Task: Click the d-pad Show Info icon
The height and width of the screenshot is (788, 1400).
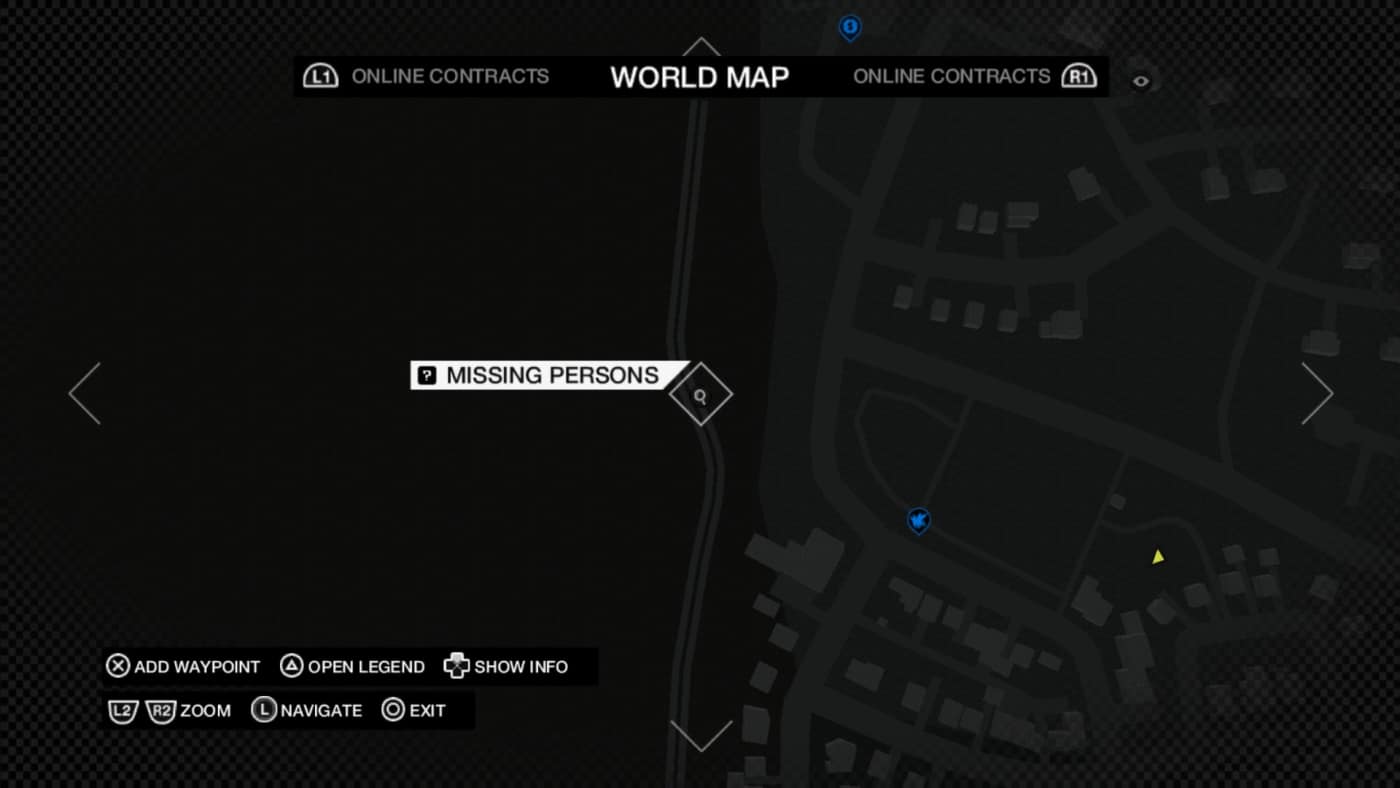Action: 456,666
